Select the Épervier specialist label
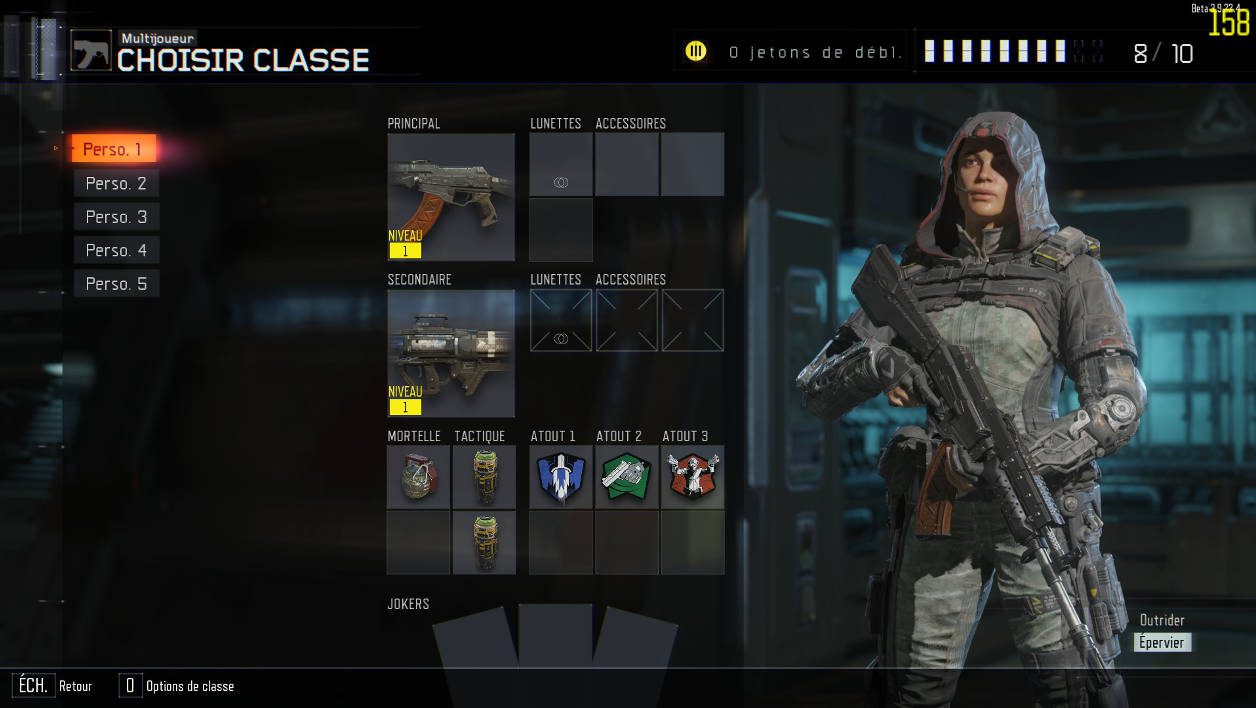Image resolution: width=1256 pixels, height=708 pixels. click(x=1162, y=643)
